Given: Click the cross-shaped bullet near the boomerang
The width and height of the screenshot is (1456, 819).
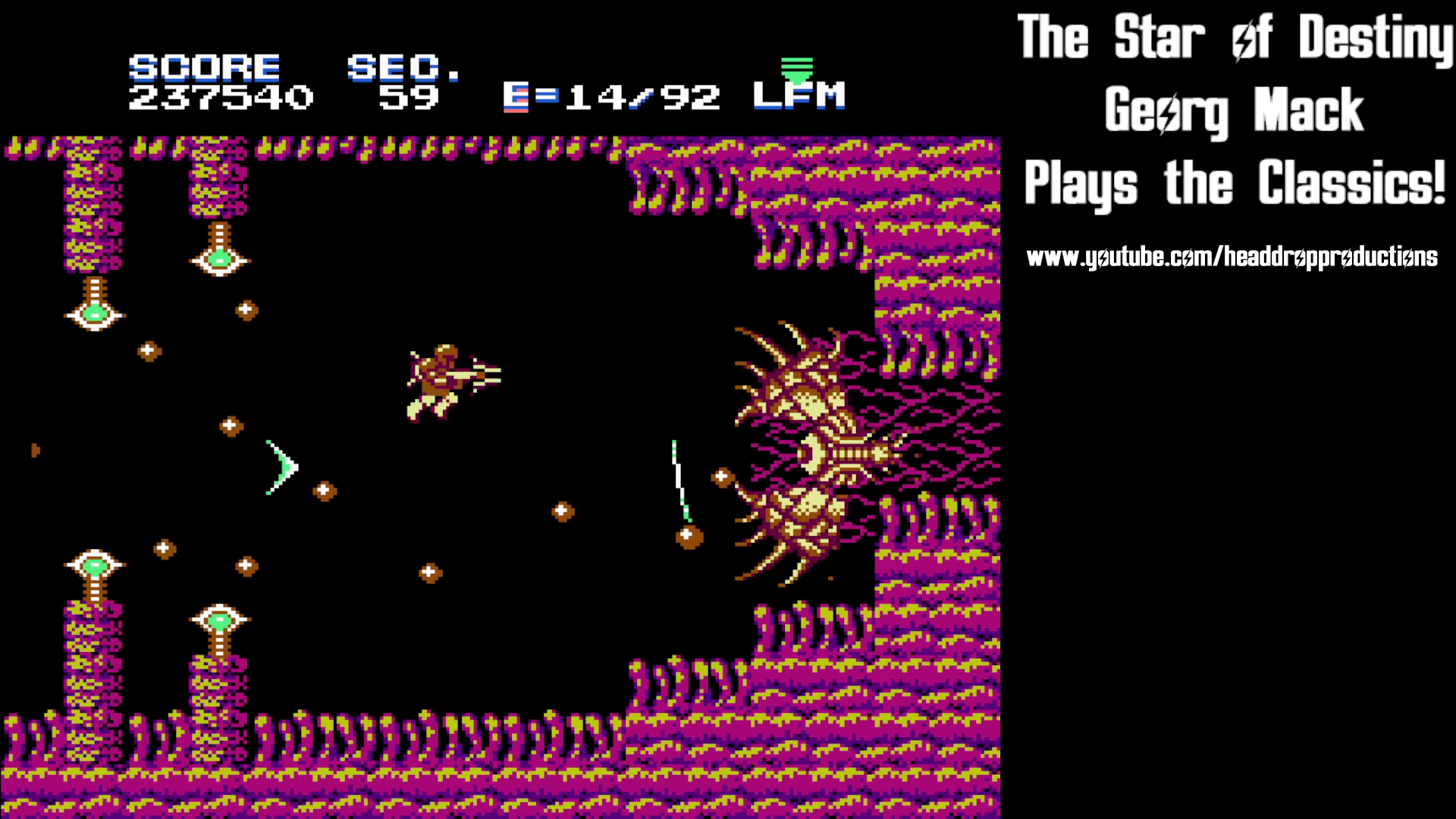Looking at the screenshot, I should click(325, 489).
